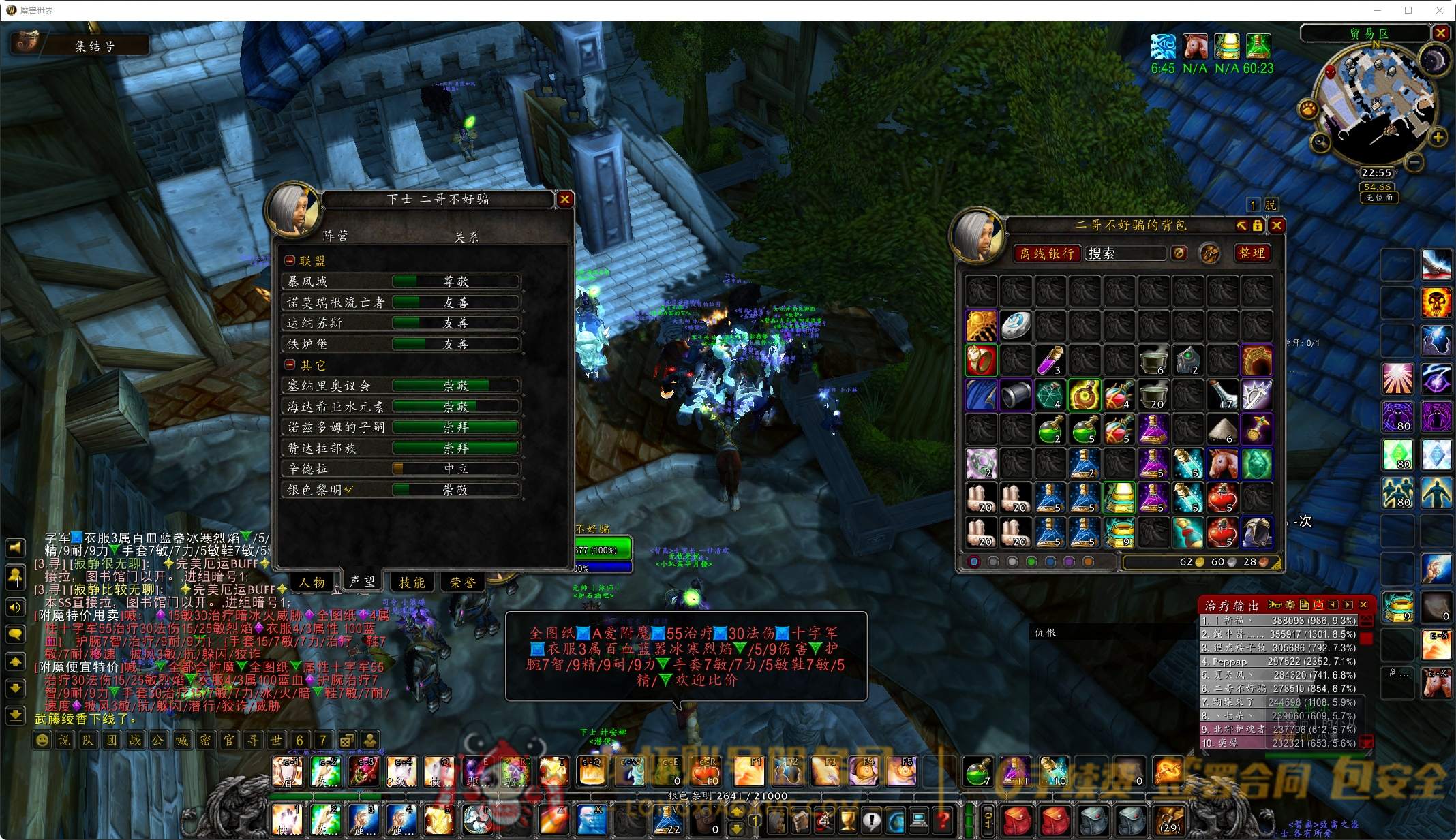The height and width of the screenshot is (840, 1456).
Task: Click the 赞达拉部族 reputation bar
Action: [455, 448]
